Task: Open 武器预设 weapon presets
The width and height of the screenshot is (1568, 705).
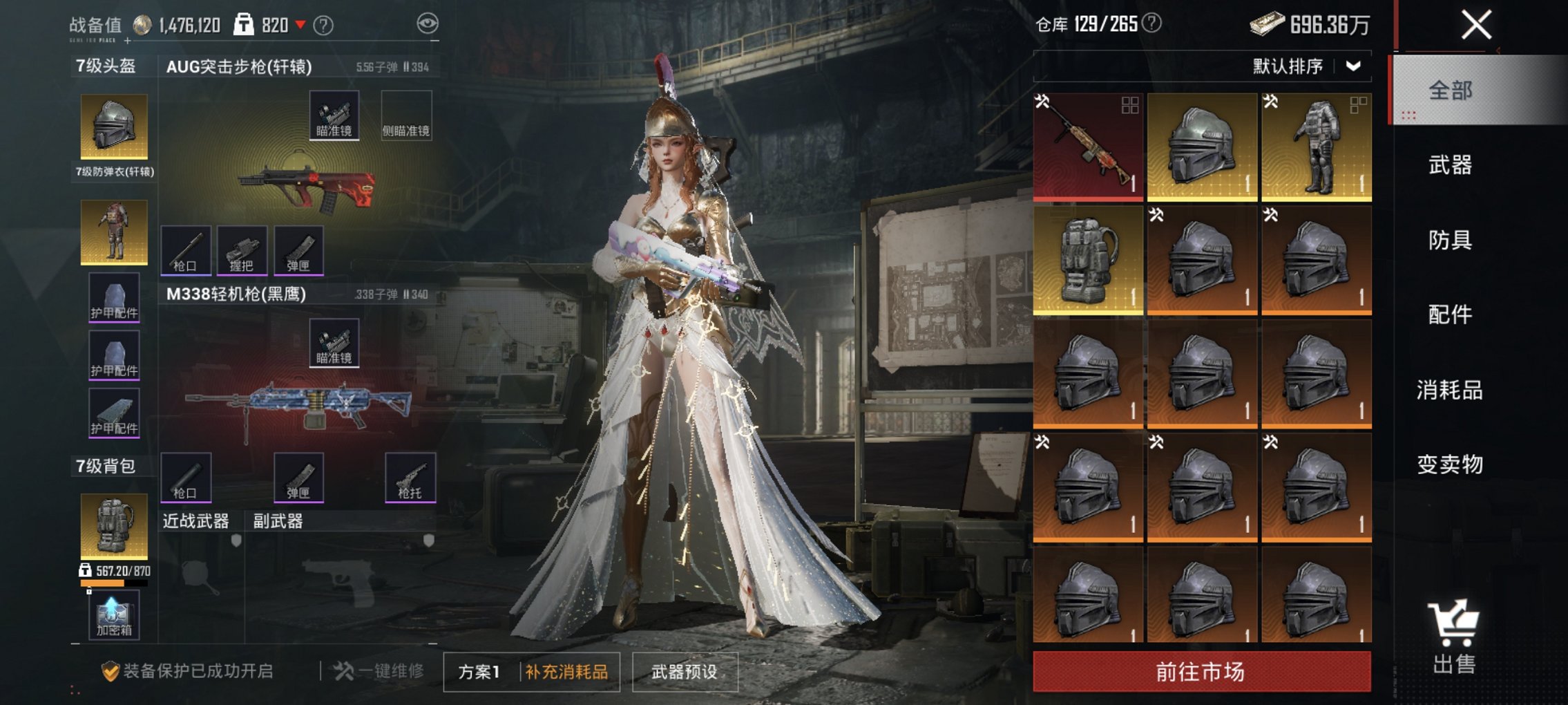Action: pos(685,672)
